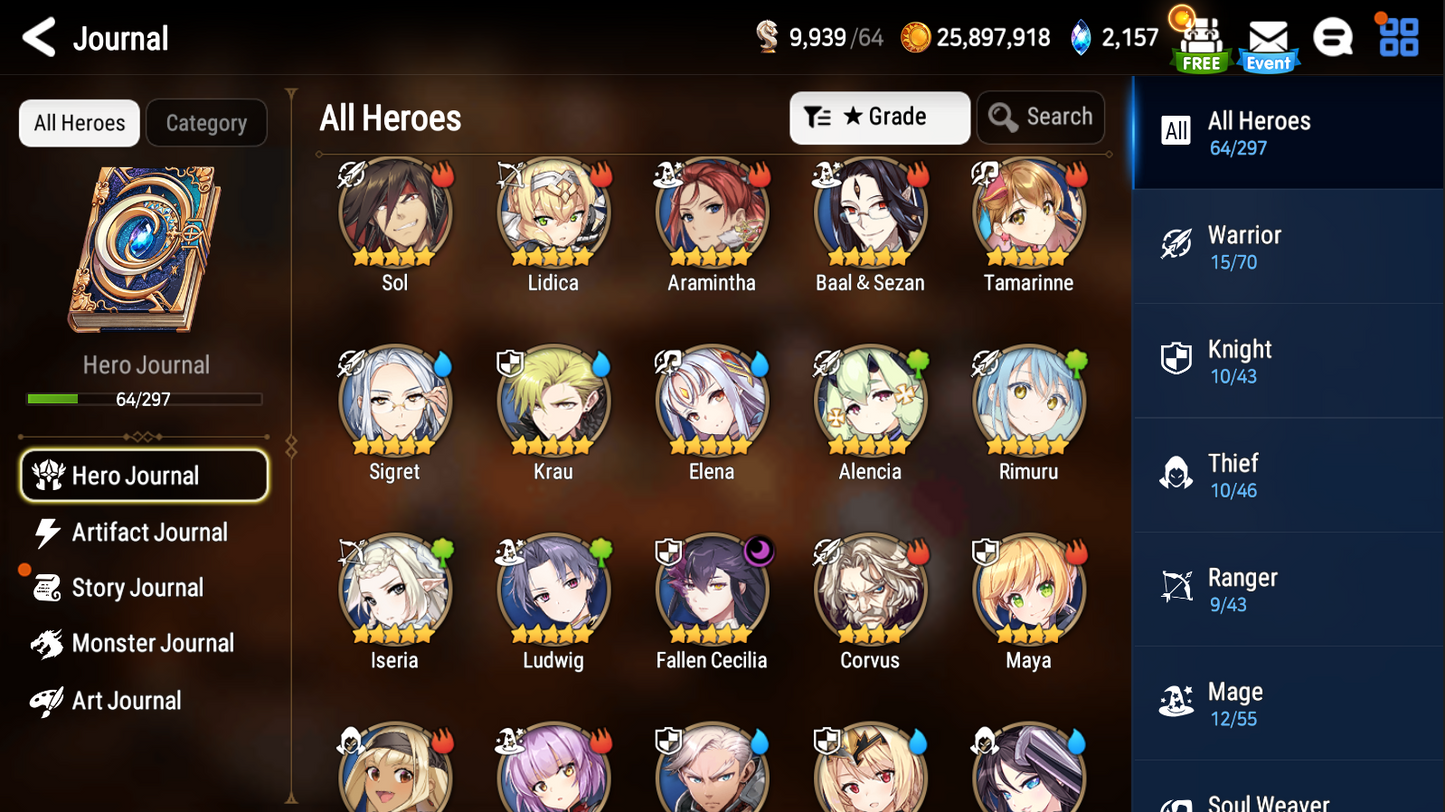1445x812 pixels.
Task: Filter heroes by Warrior class
Action: (1287, 246)
